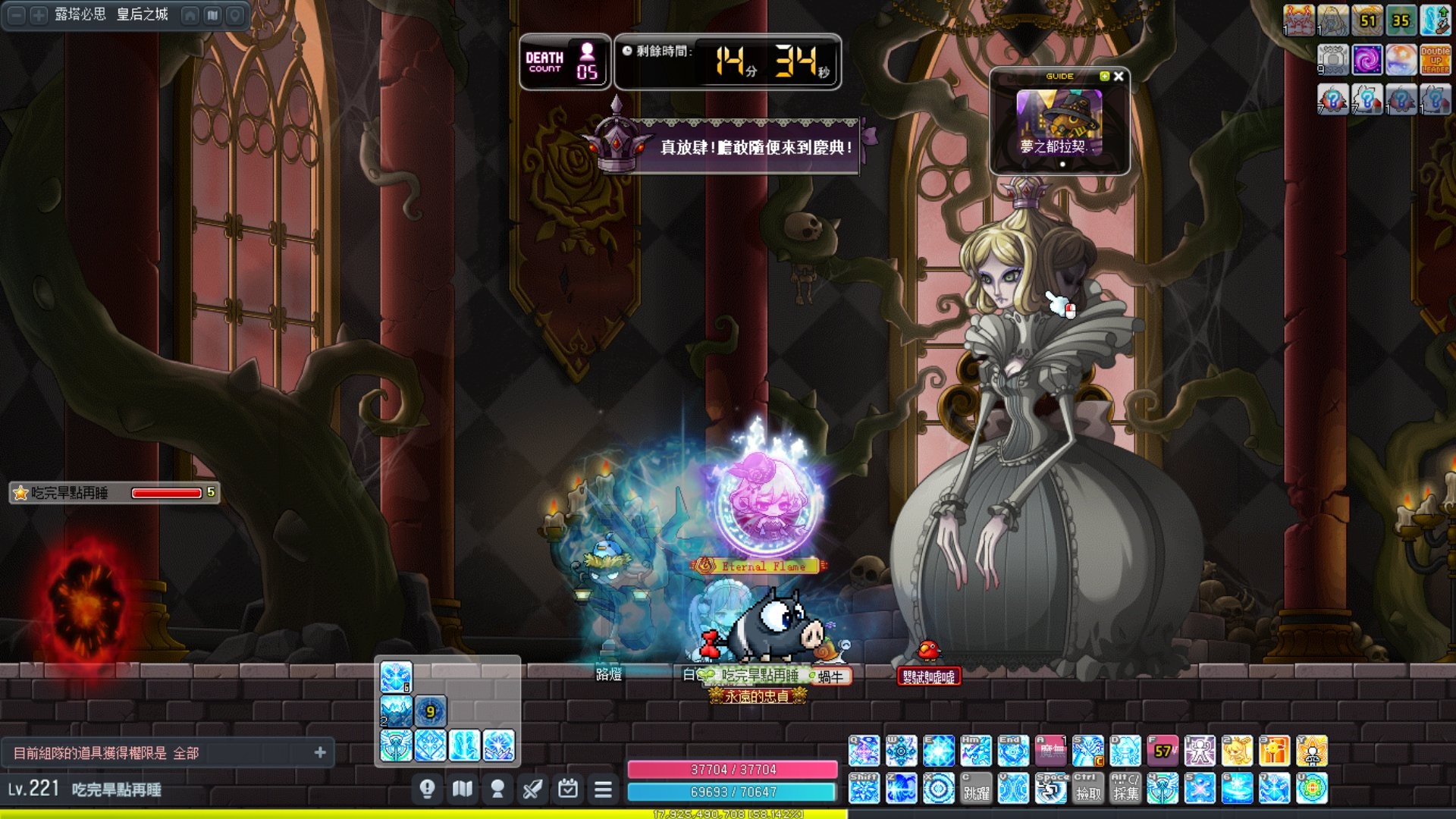This screenshot has width=1456, height=819.
Task: Click the Double Up Leader buff icon
Action: click(x=1435, y=59)
